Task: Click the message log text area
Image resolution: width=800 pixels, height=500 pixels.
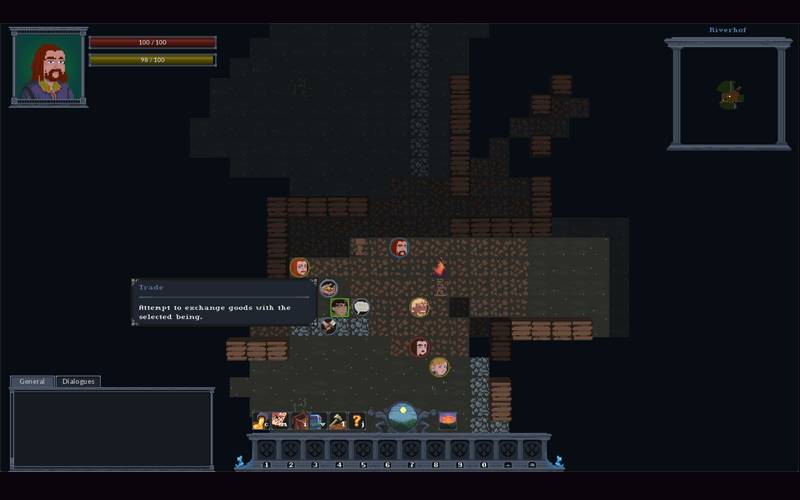Action: click(x=111, y=428)
